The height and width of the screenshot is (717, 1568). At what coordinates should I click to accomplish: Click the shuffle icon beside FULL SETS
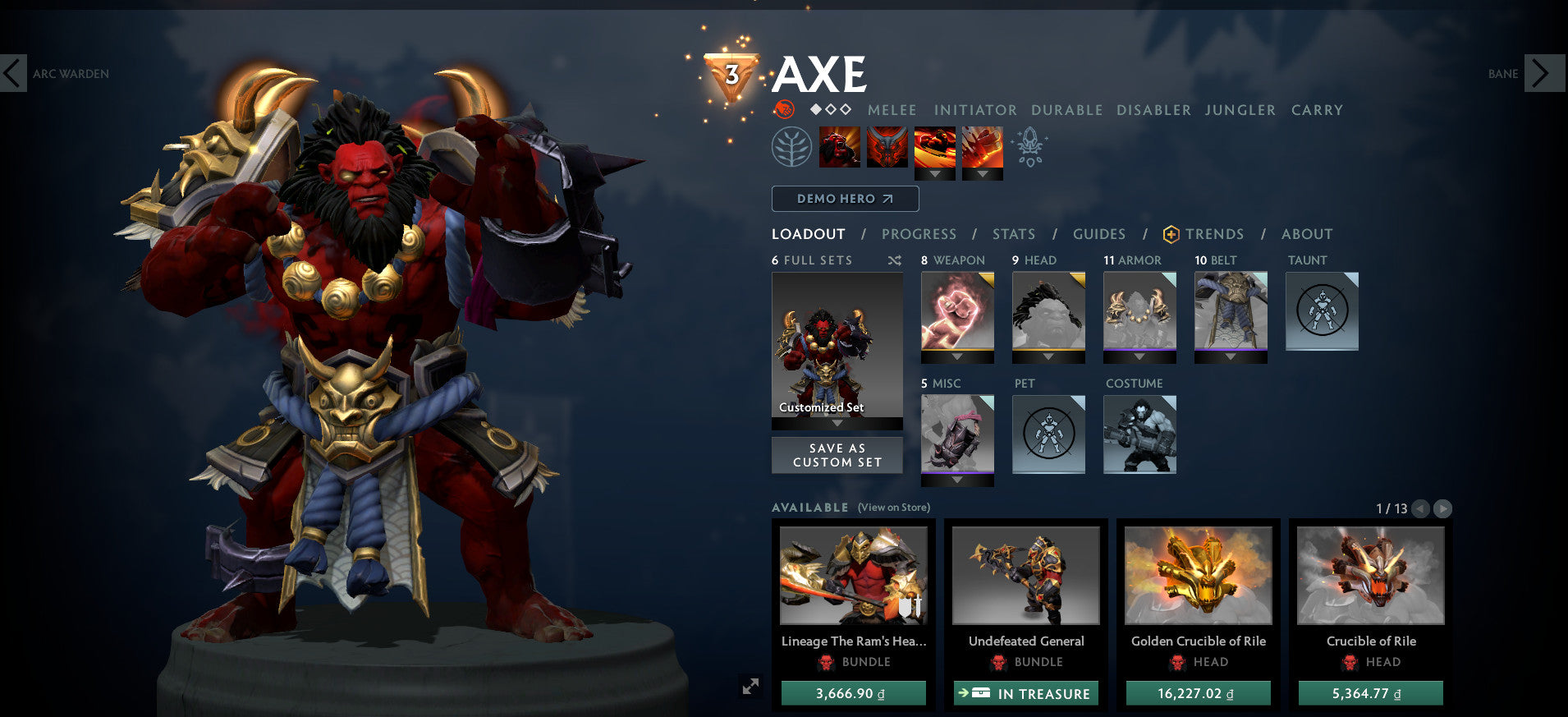tap(895, 260)
